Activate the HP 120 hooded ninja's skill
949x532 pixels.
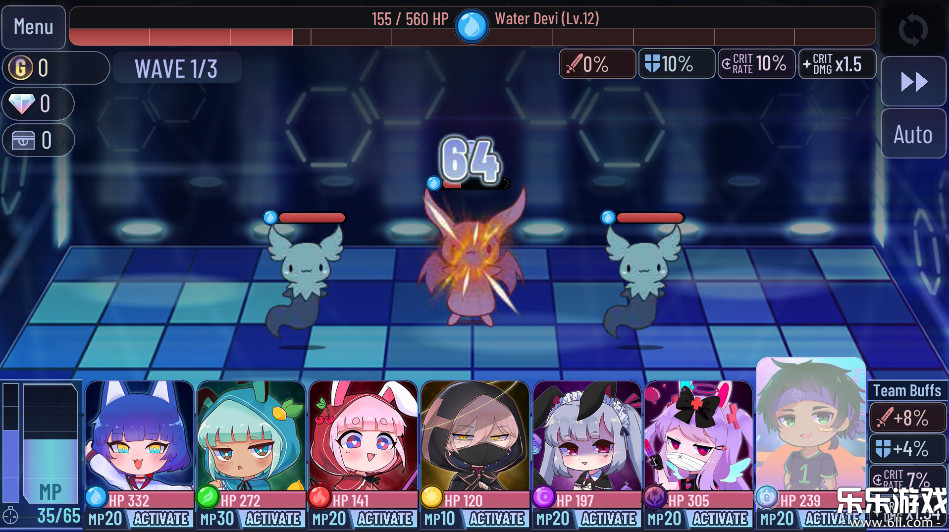497,519
